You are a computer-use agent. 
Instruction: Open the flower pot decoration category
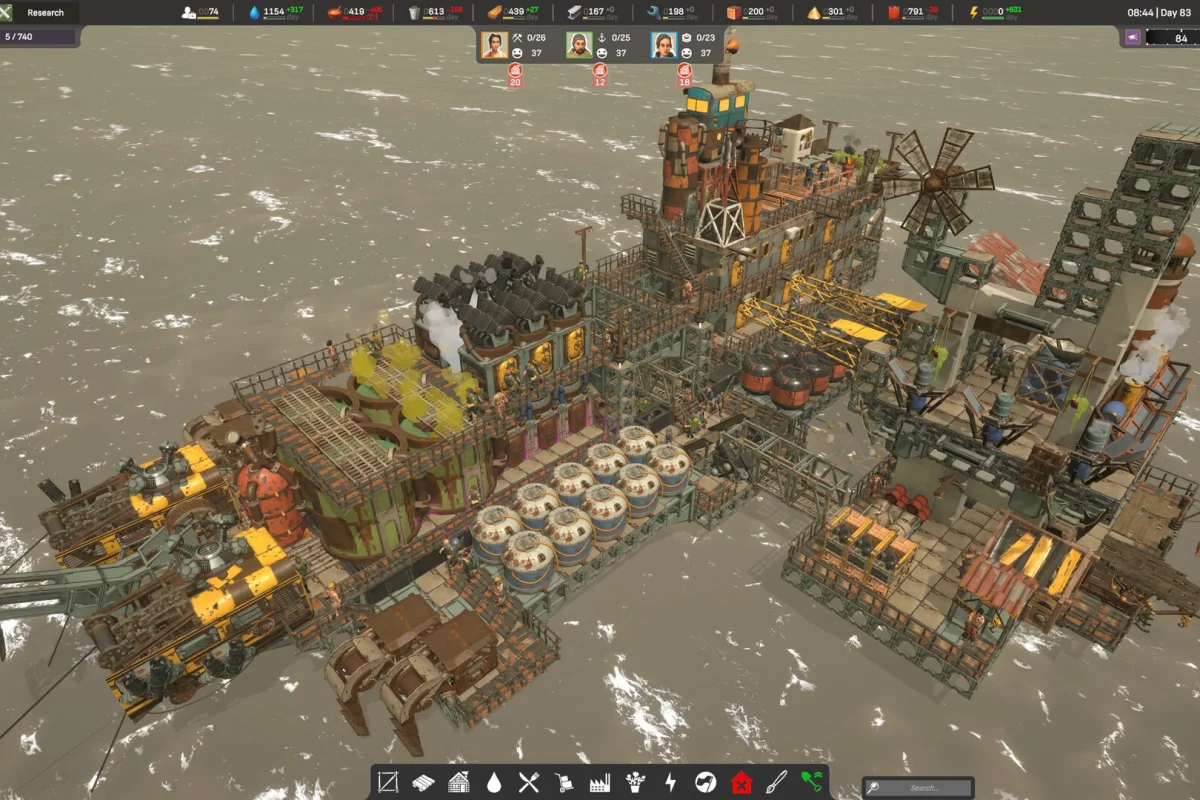[x=636, y=782]
